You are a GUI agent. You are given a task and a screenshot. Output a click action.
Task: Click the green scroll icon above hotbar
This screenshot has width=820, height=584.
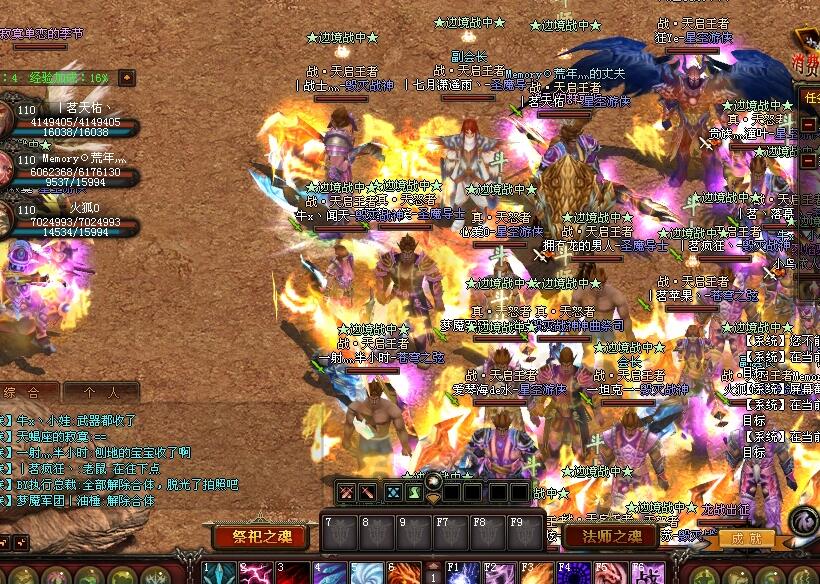414,492
